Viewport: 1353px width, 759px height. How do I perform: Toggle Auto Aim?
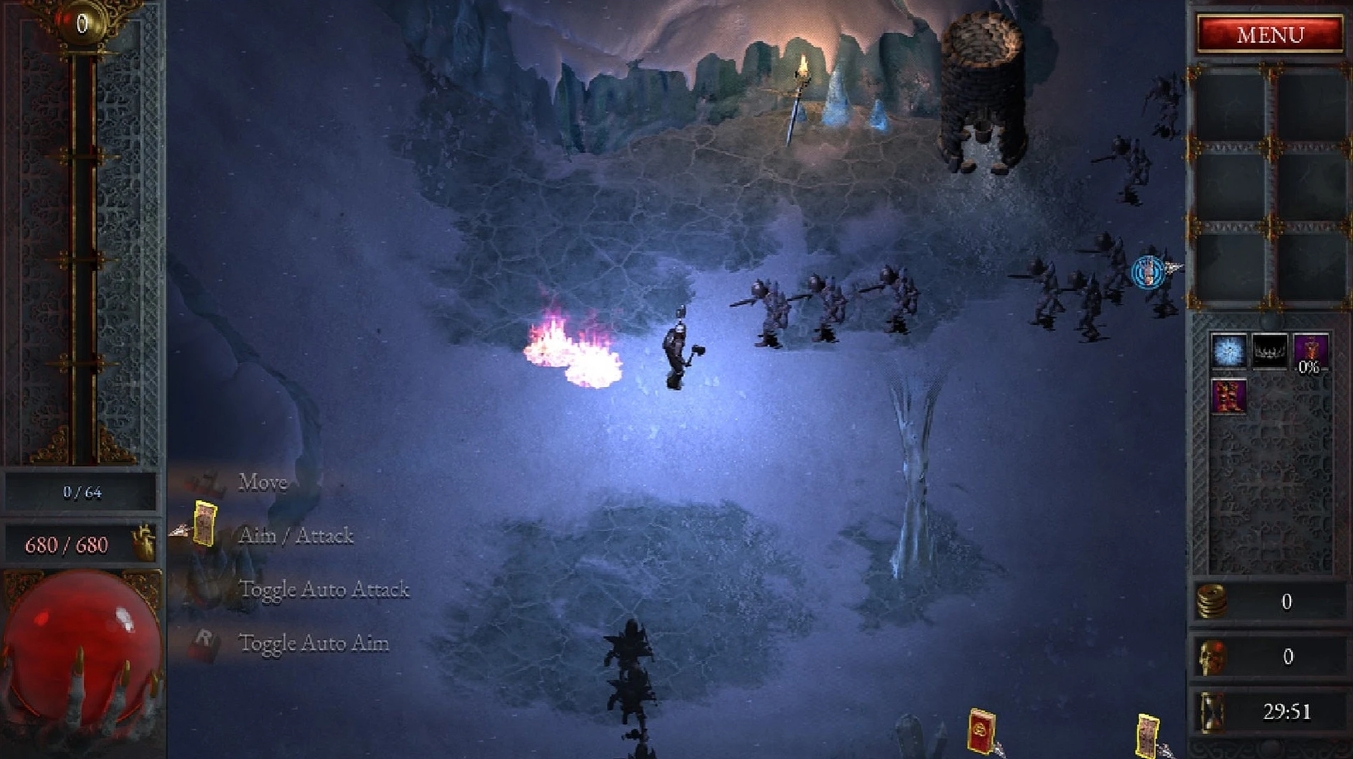click(x=314, y=643)
